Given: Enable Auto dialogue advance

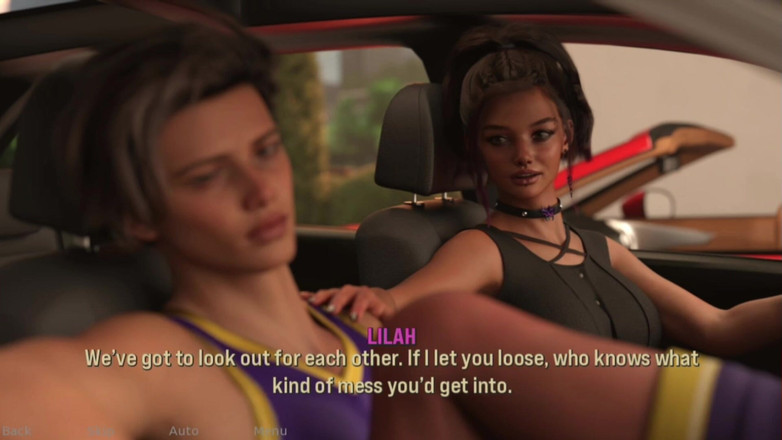Looking at the screenshot, I should (x=183, y=431).
